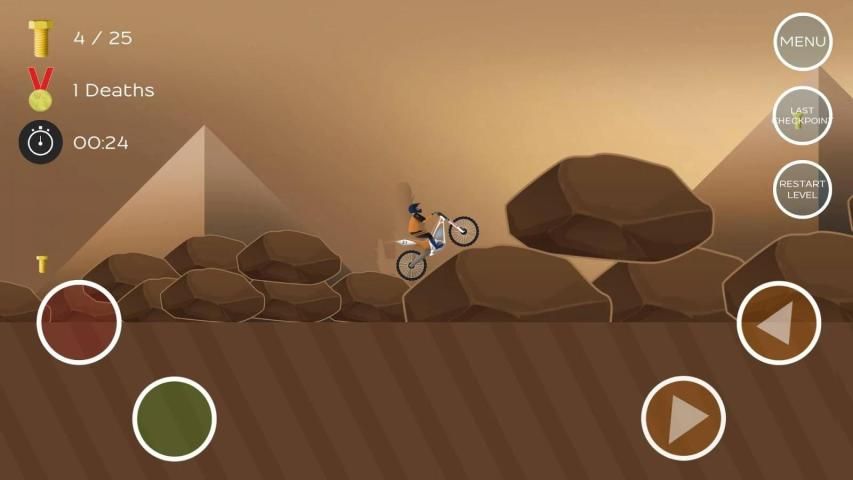Image resolution: width=853 pixels, height=480 pixels.
Task: Tap the green accelerate button
Action: coord(174,418)
